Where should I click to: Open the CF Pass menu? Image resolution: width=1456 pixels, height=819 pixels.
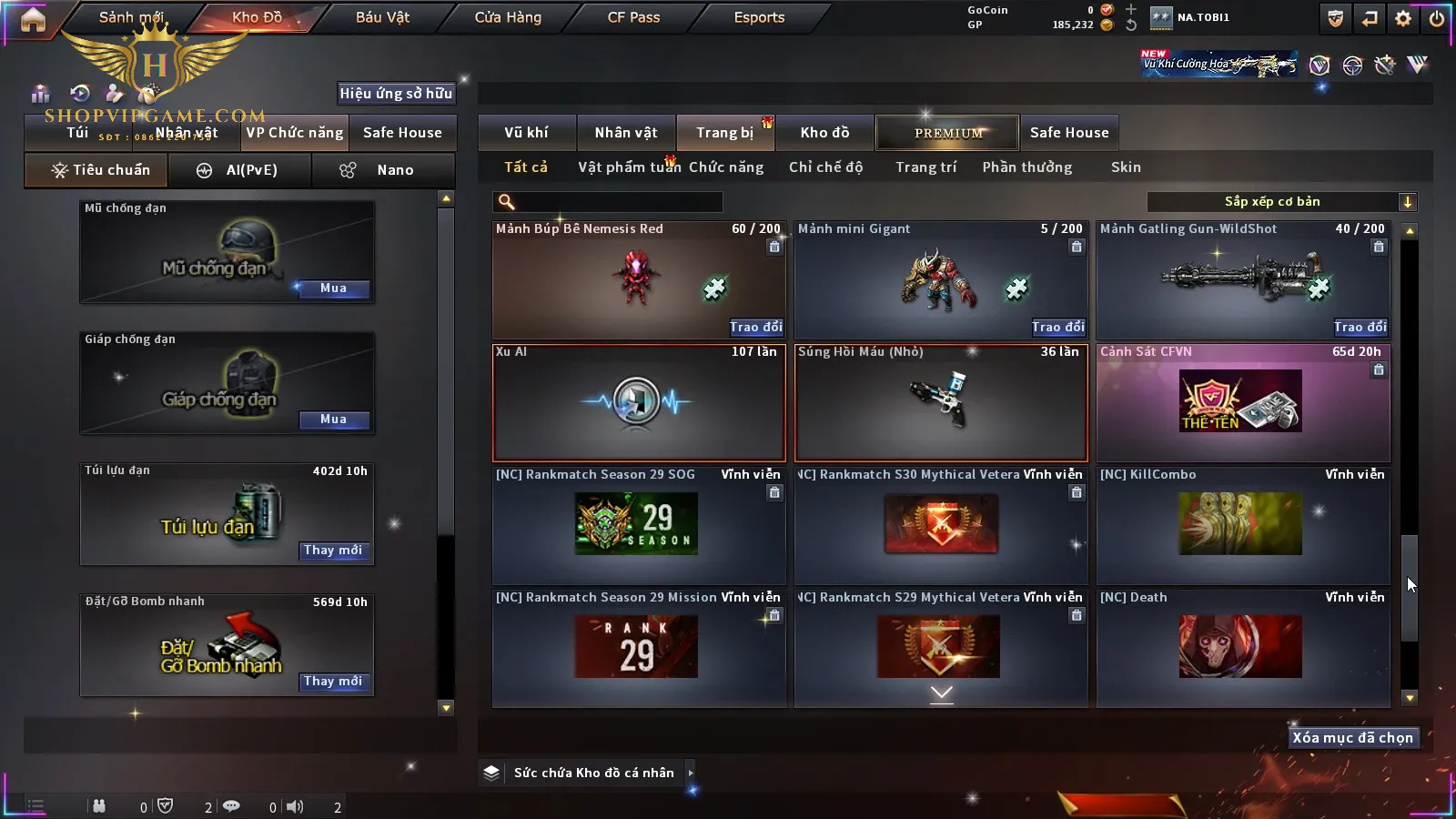pos(633,17)
